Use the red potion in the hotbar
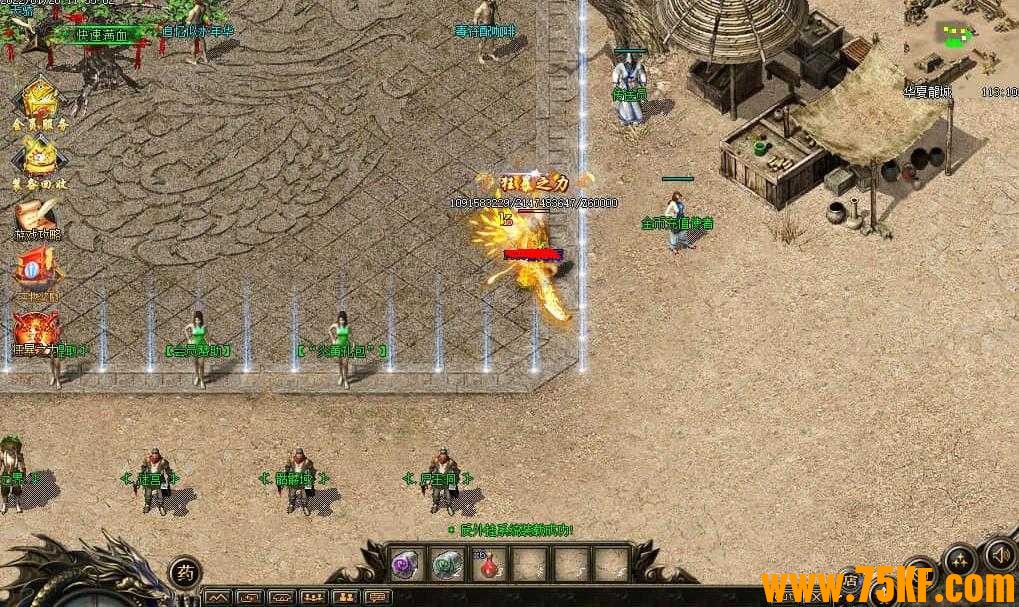 489,565
